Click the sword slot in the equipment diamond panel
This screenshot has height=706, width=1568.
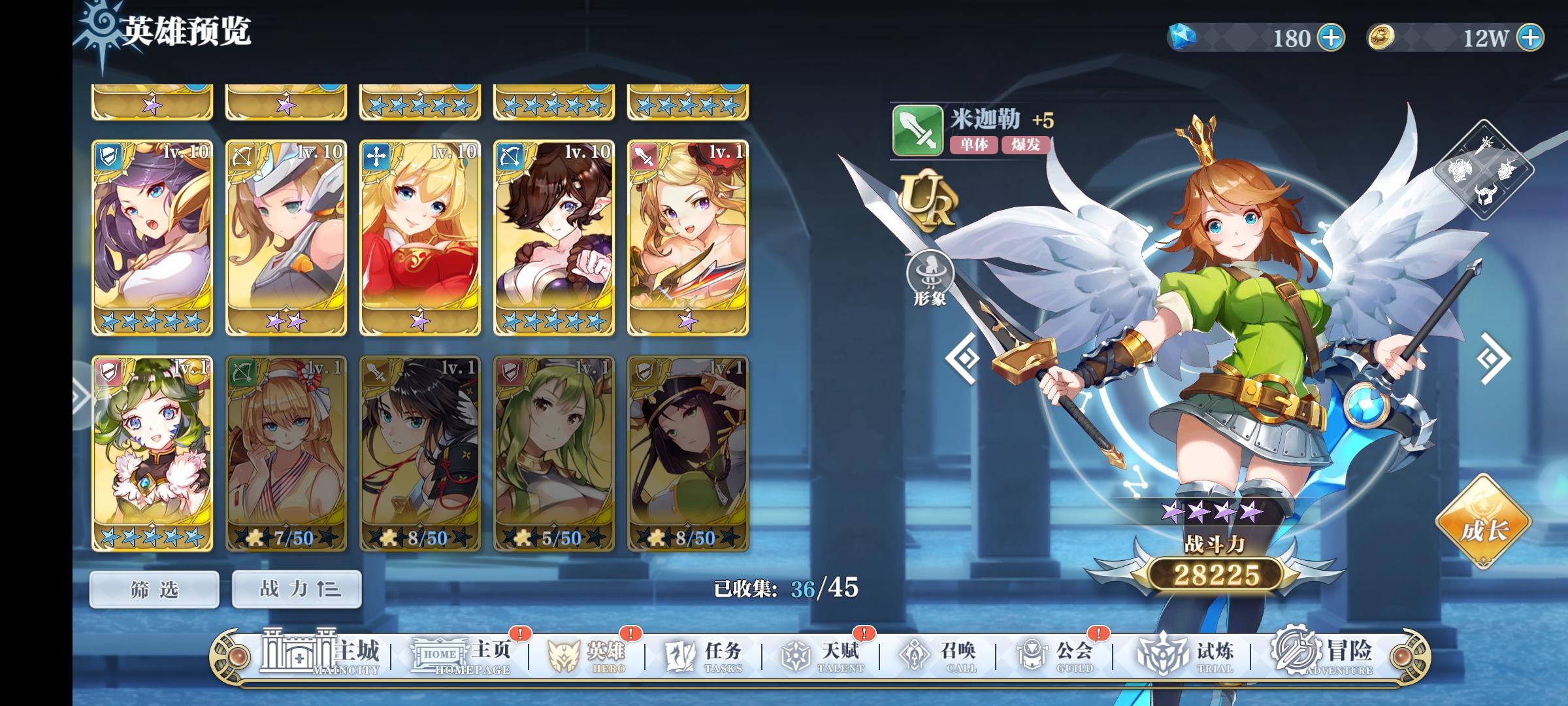[x=1484, y=146]
